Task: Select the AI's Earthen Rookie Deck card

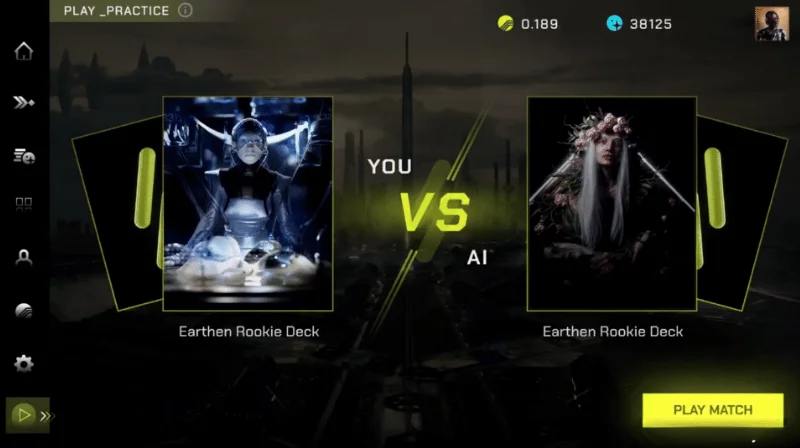Action: (x=611, y=203)
